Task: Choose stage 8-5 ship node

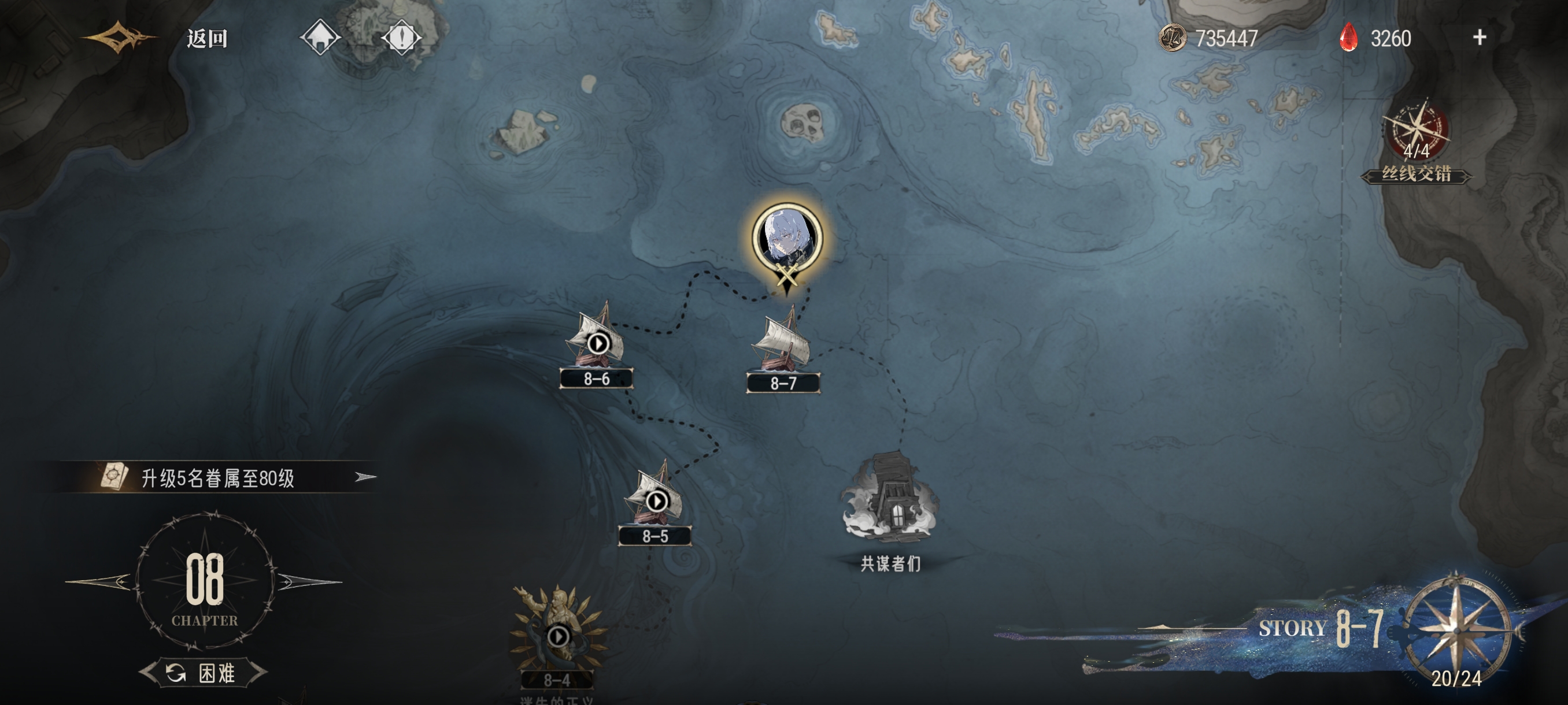Action: [x=656, y=502]
